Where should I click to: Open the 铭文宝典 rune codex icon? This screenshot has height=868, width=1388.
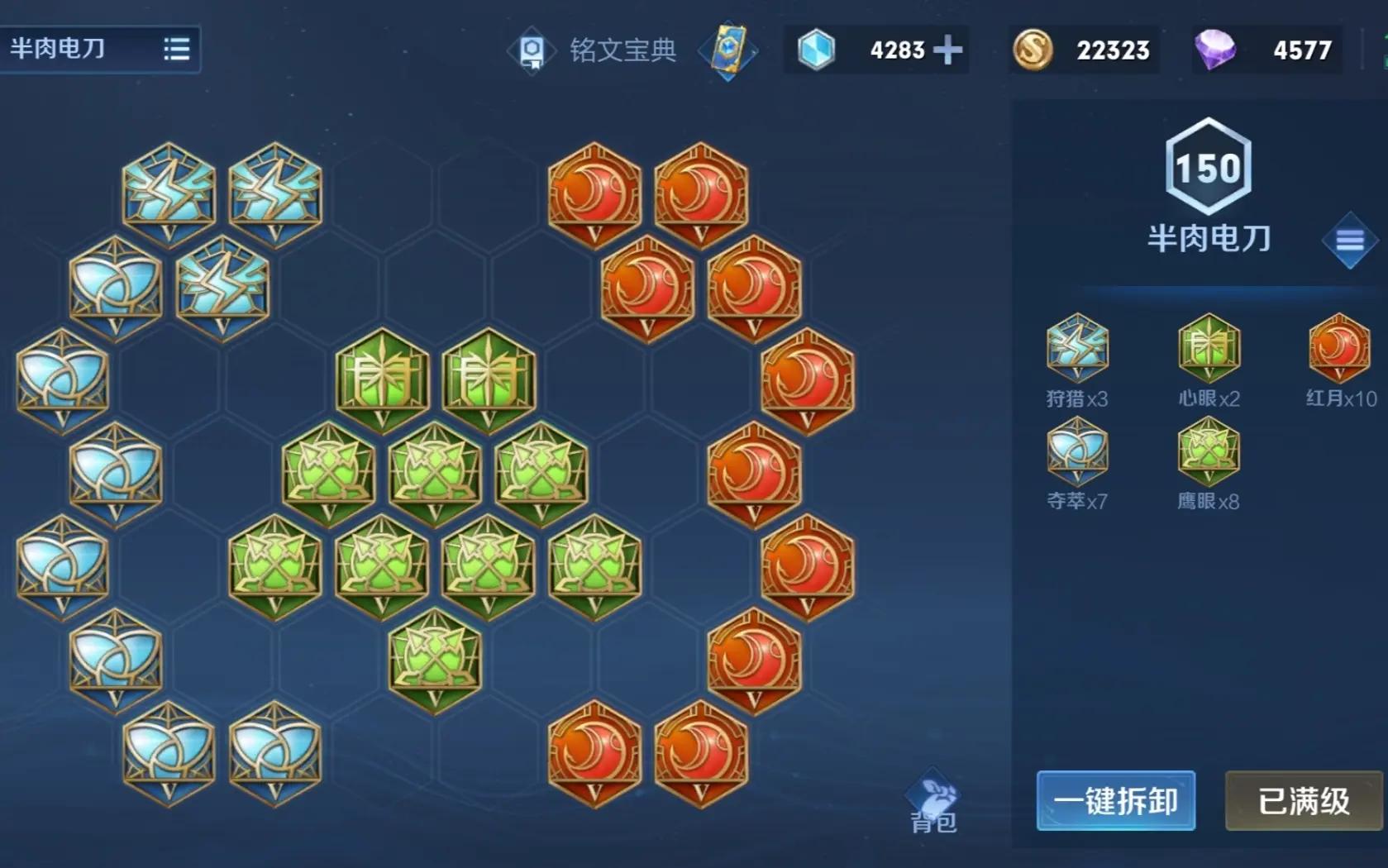pos(532,50)
